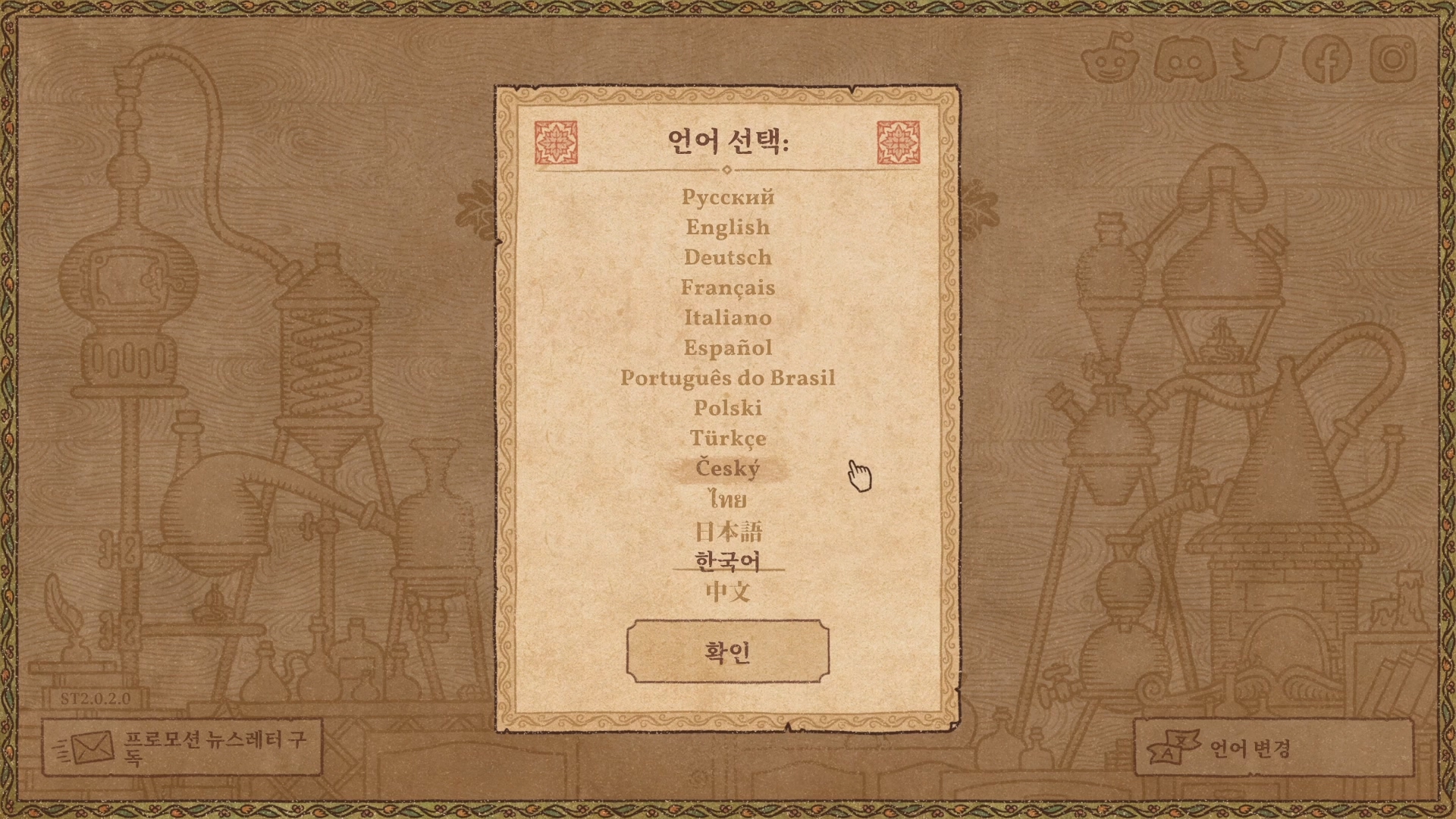Select the highlighted Český option
Viewport: 1456px width, 819px height.
click(727, 469)
